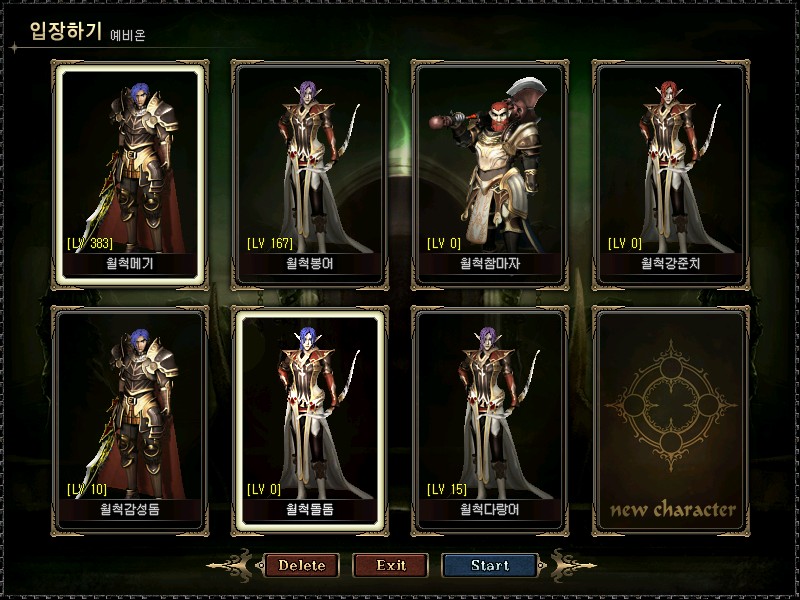Viewport: 800px width, 600px height.
Task: Pick the axe warrior 월척참마자 card
Action: click(x=489, y=172)
